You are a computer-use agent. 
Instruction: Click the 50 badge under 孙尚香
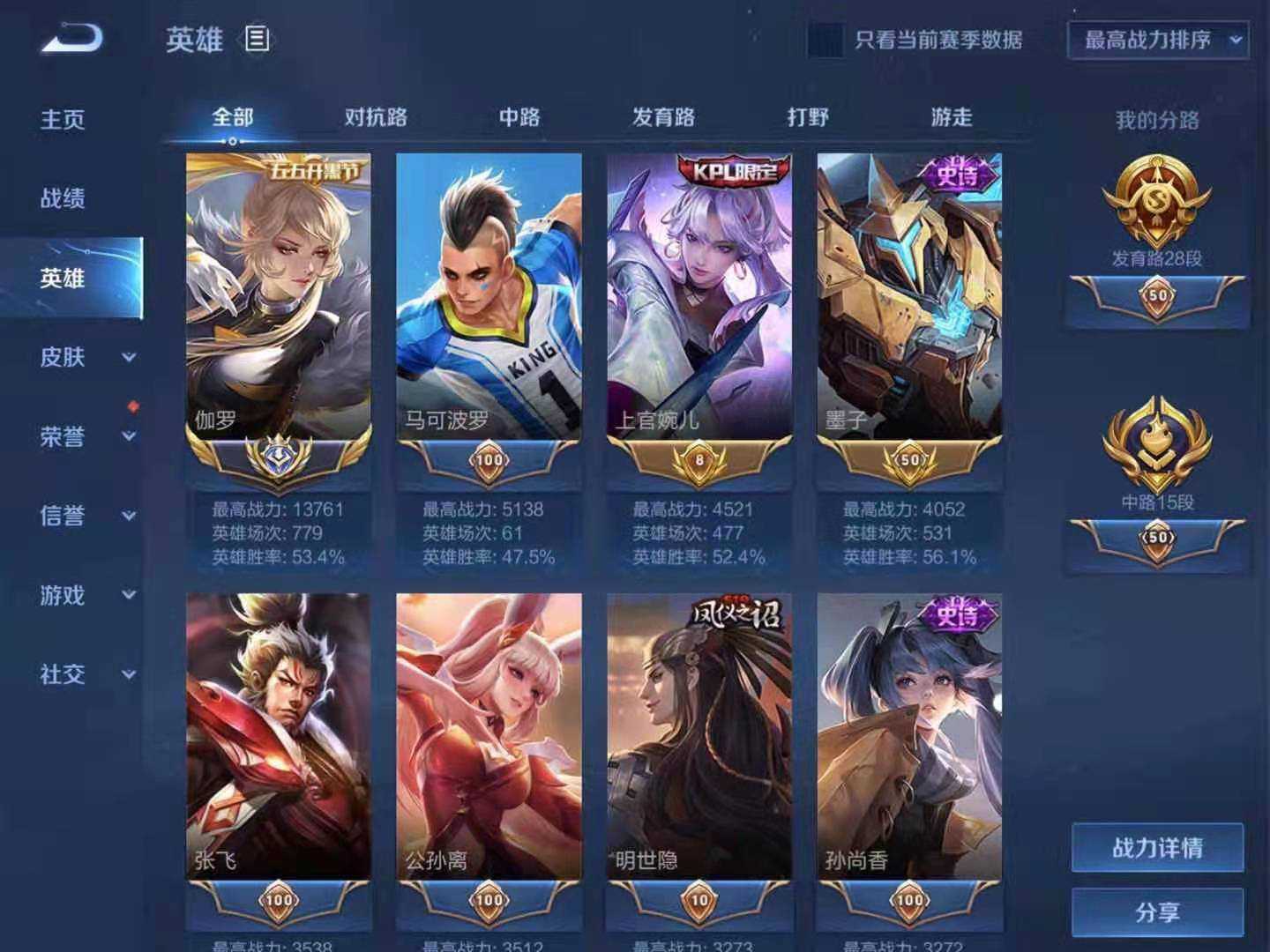tap(908, 901)
